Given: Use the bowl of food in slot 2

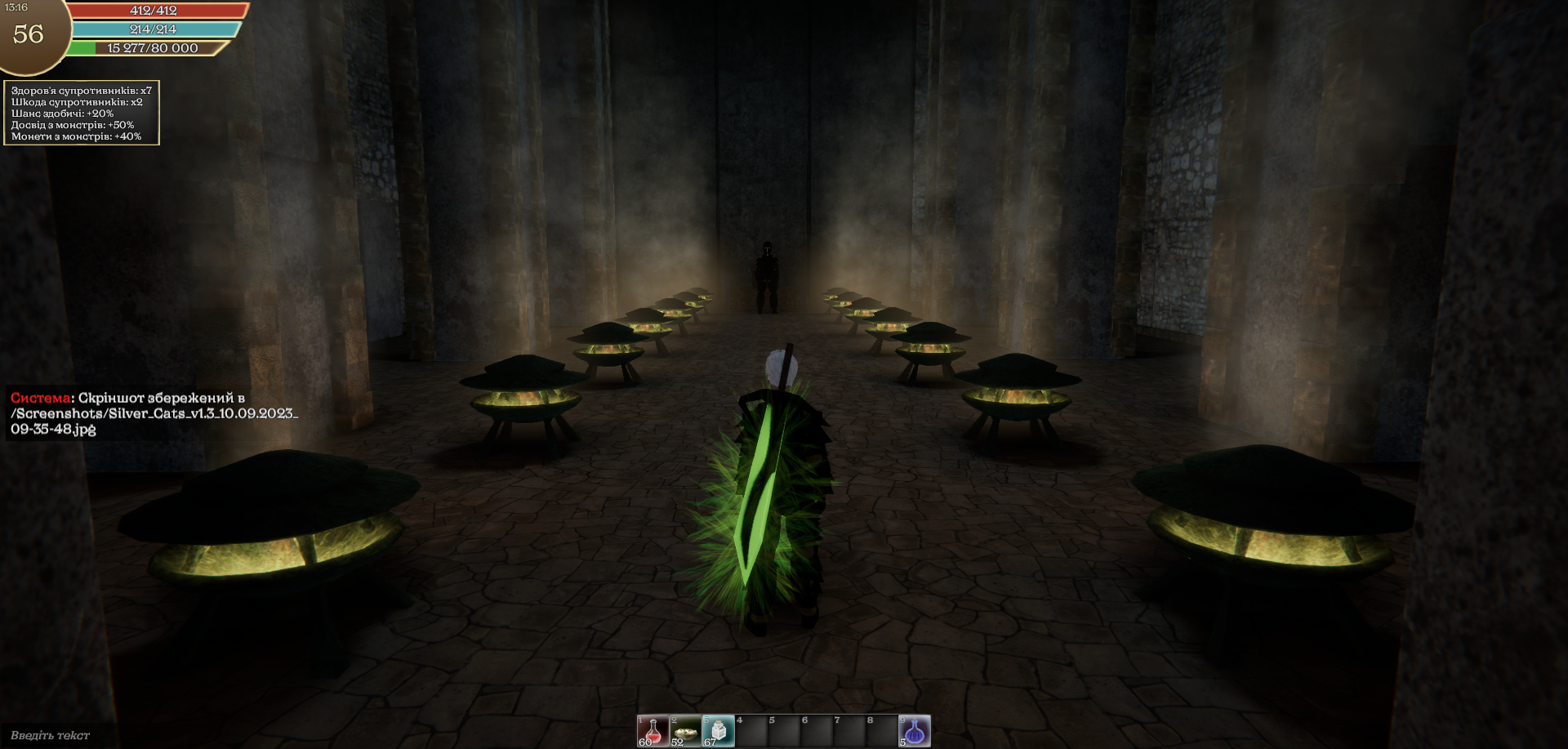Looking at the screenshot, I should [685, 731].
